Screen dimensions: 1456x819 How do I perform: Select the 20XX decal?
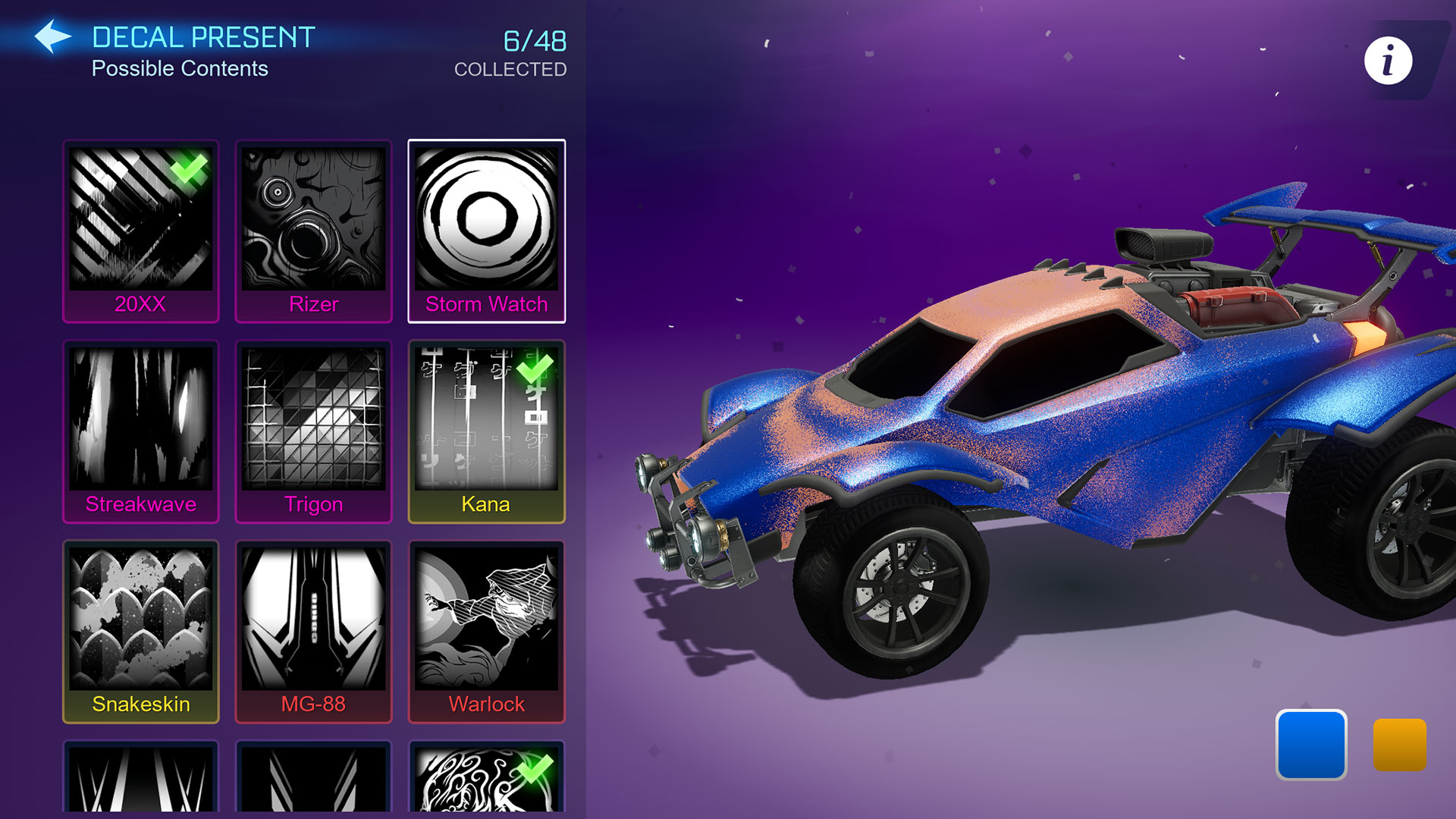[x=141, y=231]
